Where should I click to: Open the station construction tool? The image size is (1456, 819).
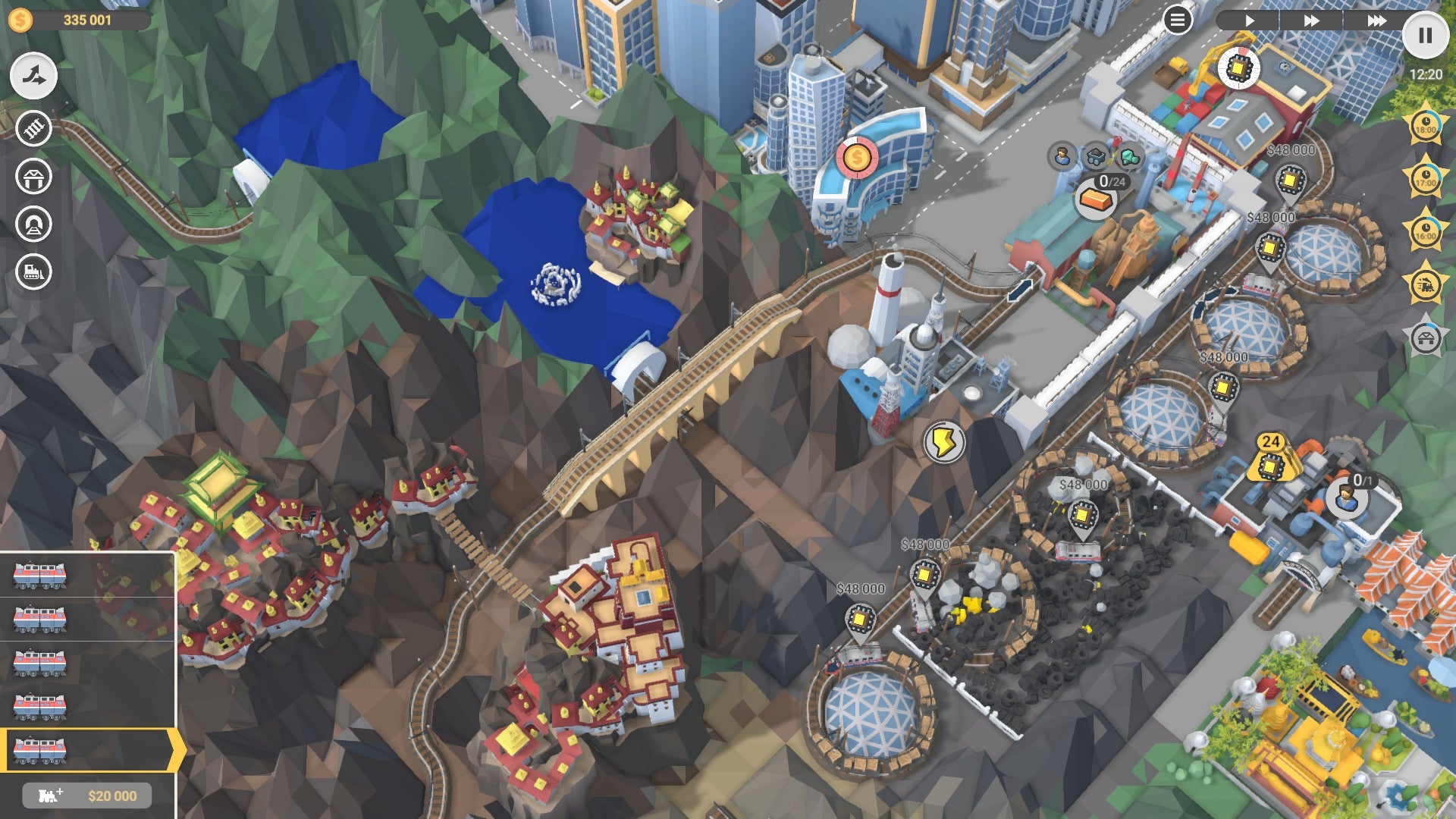(32, 177)
